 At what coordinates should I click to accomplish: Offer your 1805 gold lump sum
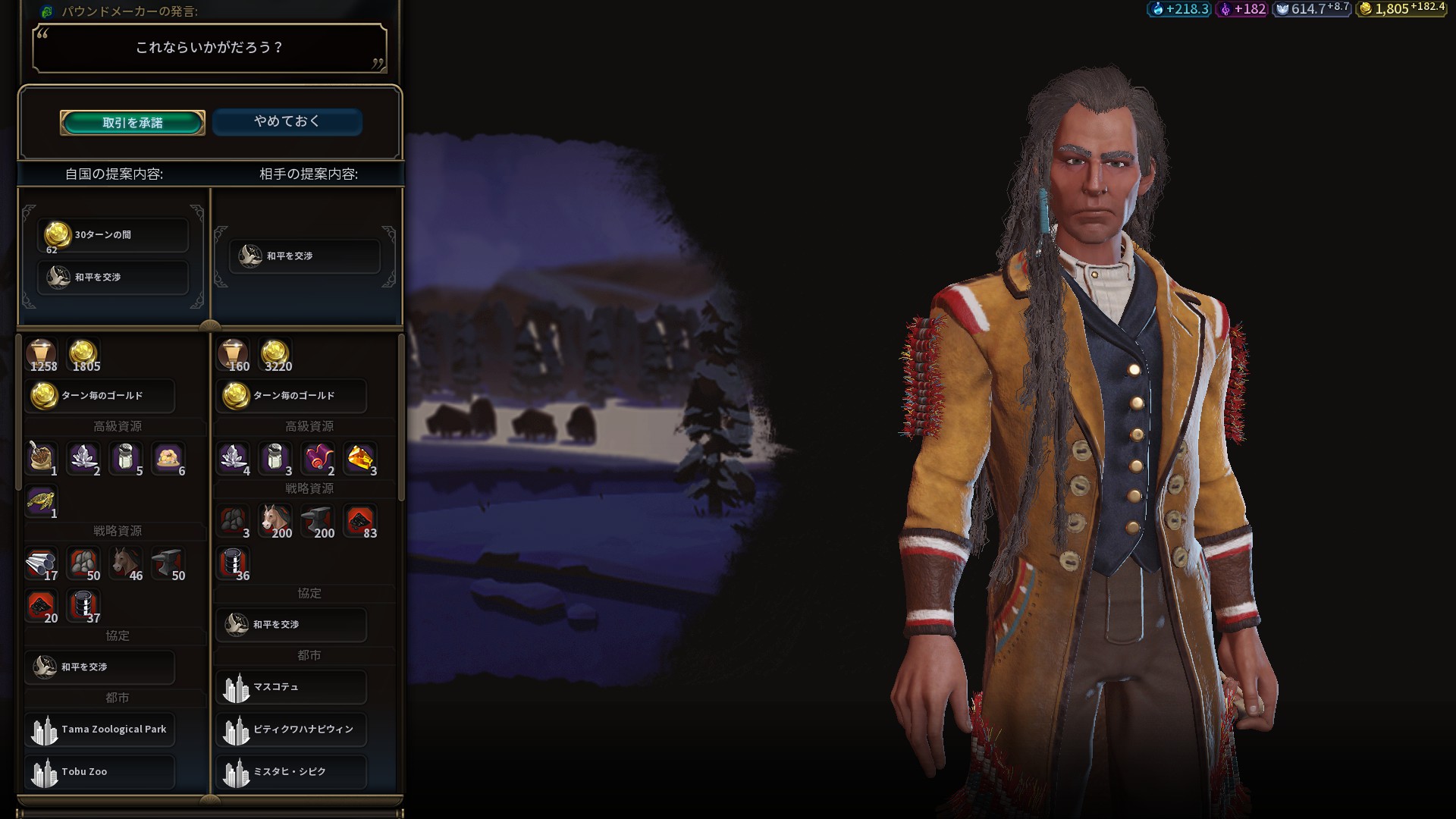(x=84, y=355)
